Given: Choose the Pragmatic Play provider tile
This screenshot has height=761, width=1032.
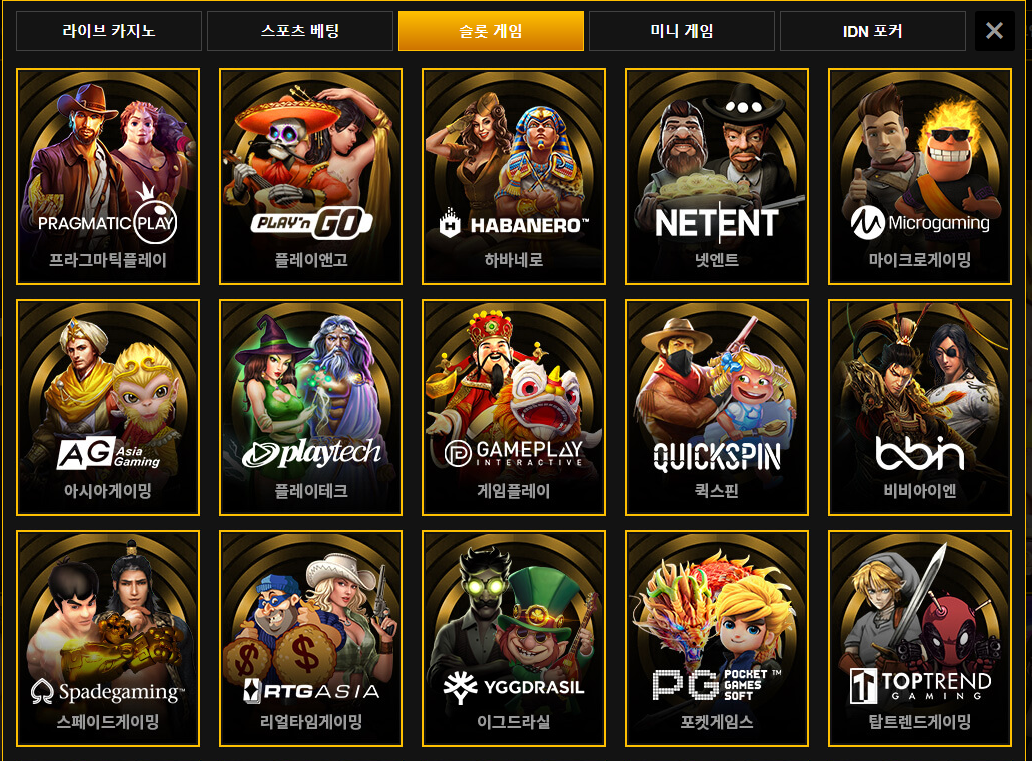Looking at the screenshot, I should (x=108, y=176).
